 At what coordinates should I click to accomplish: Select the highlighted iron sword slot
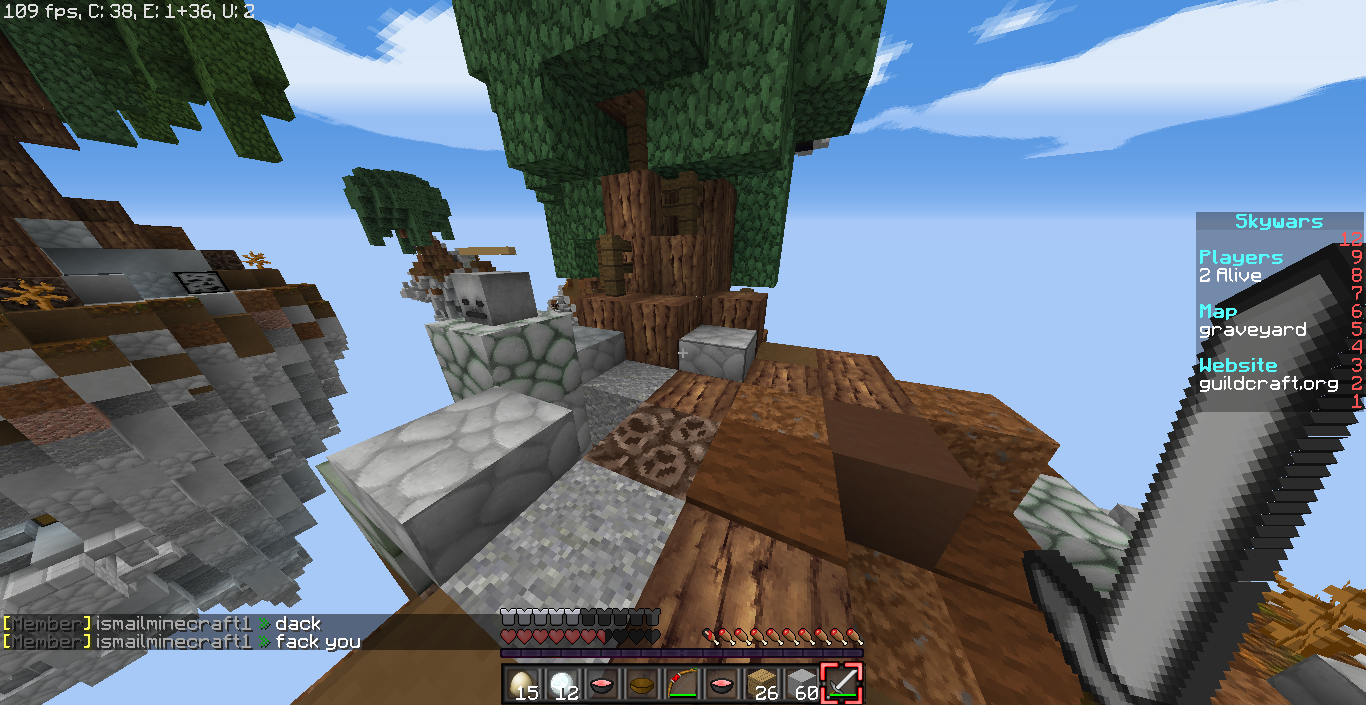pos(842,684)
